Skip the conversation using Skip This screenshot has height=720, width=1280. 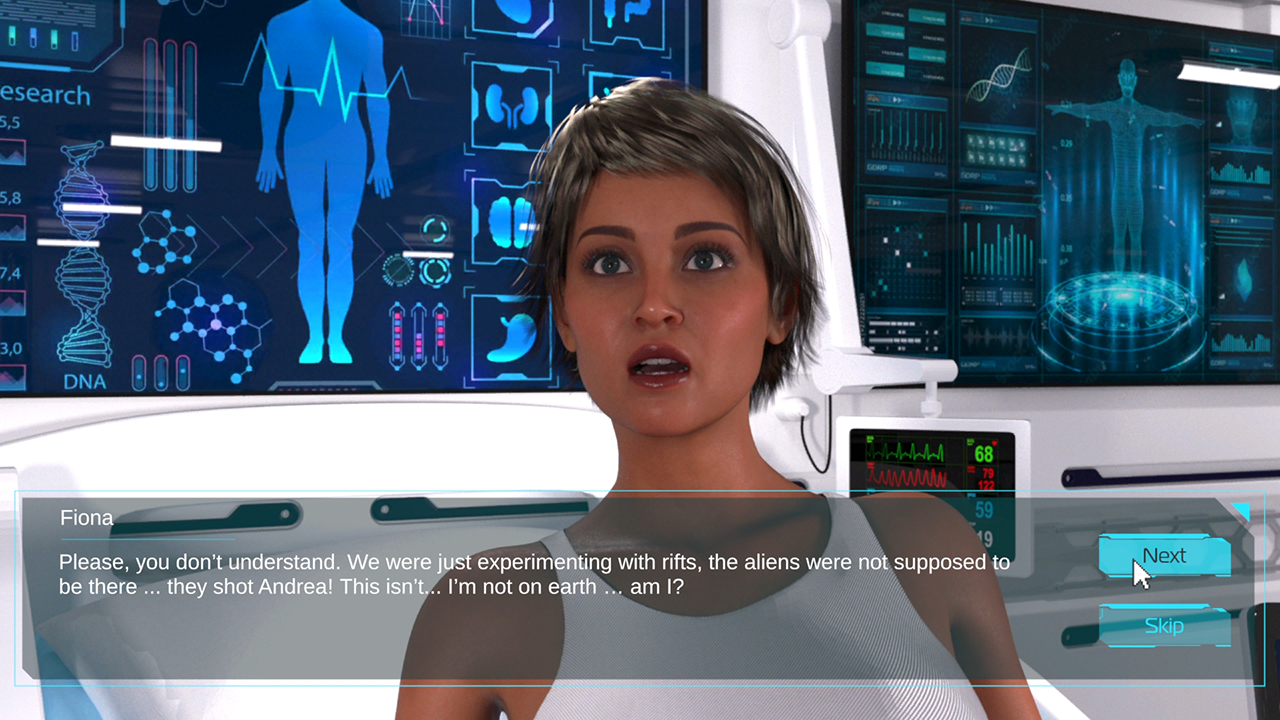pos(1164,626)
